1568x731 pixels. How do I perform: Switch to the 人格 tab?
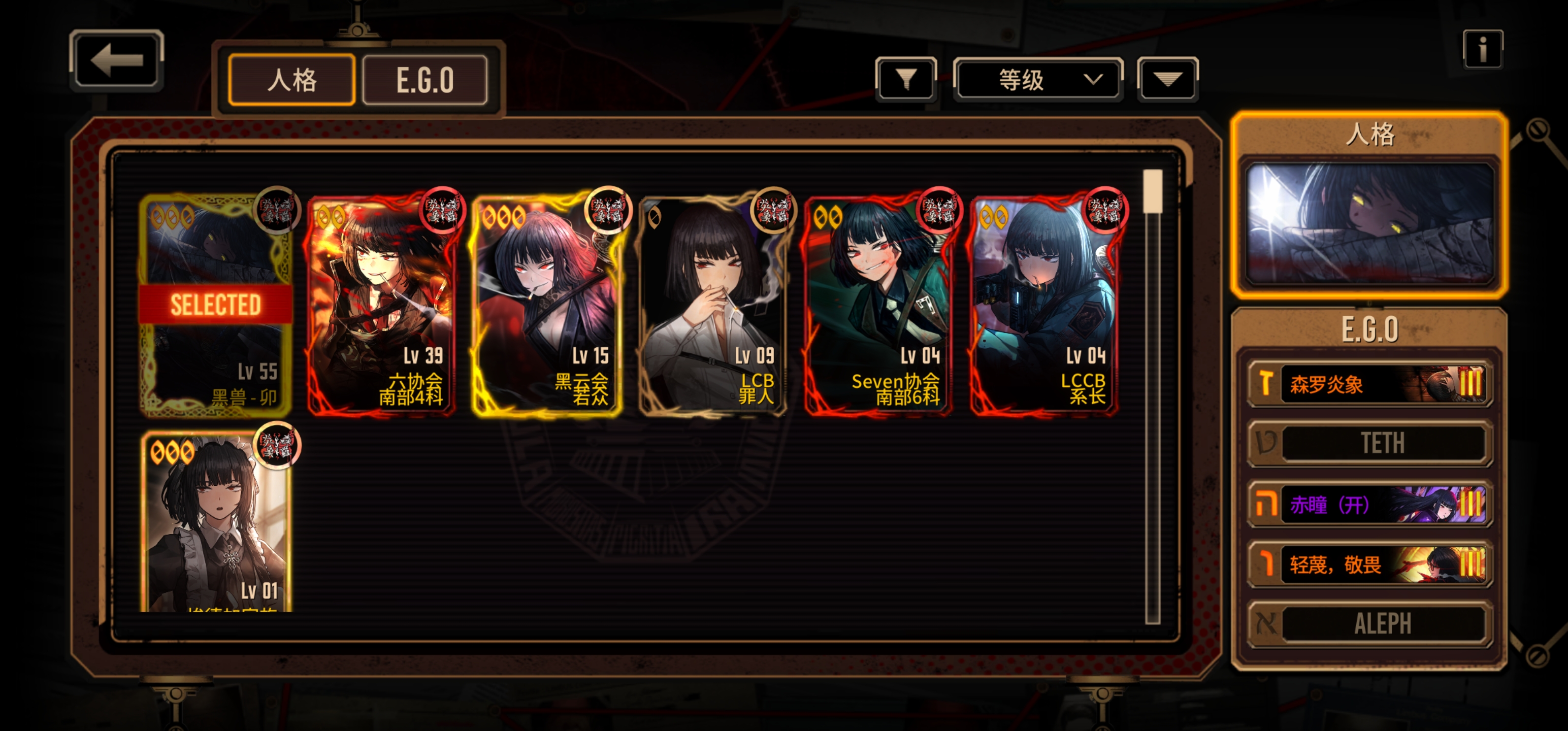(291, 80)
